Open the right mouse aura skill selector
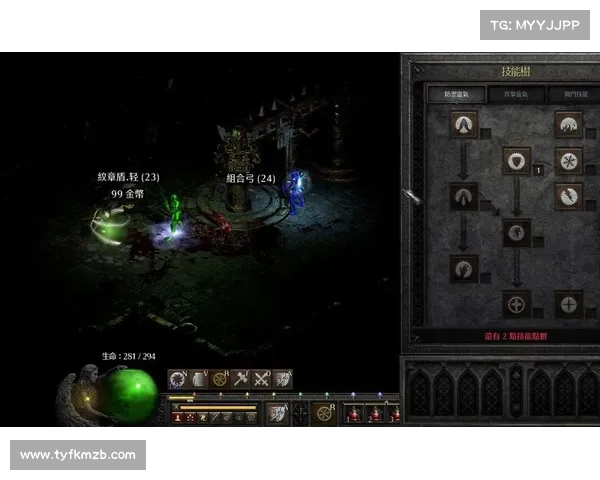The height and width of the screenshot is (480, 600). click(324, 412)
